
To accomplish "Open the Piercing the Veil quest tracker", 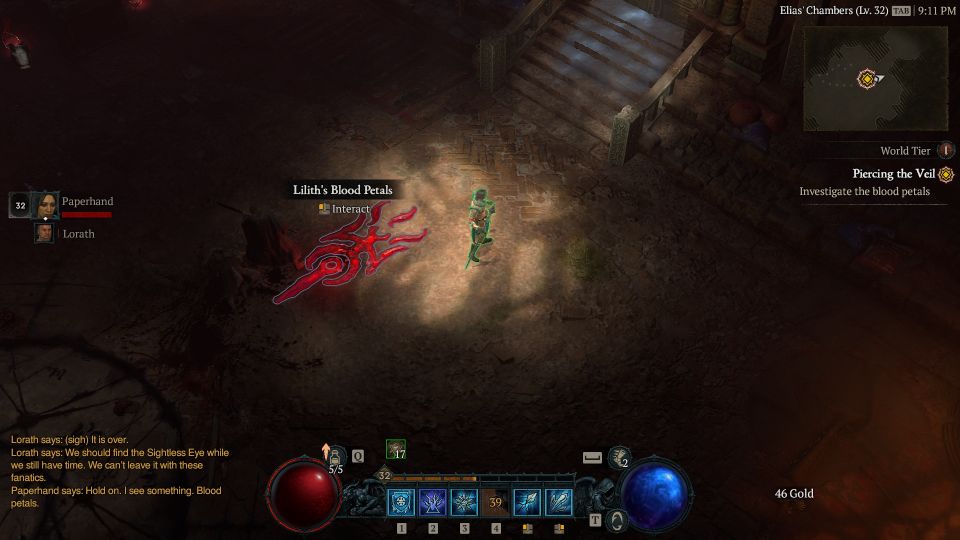I will point(893,174).
